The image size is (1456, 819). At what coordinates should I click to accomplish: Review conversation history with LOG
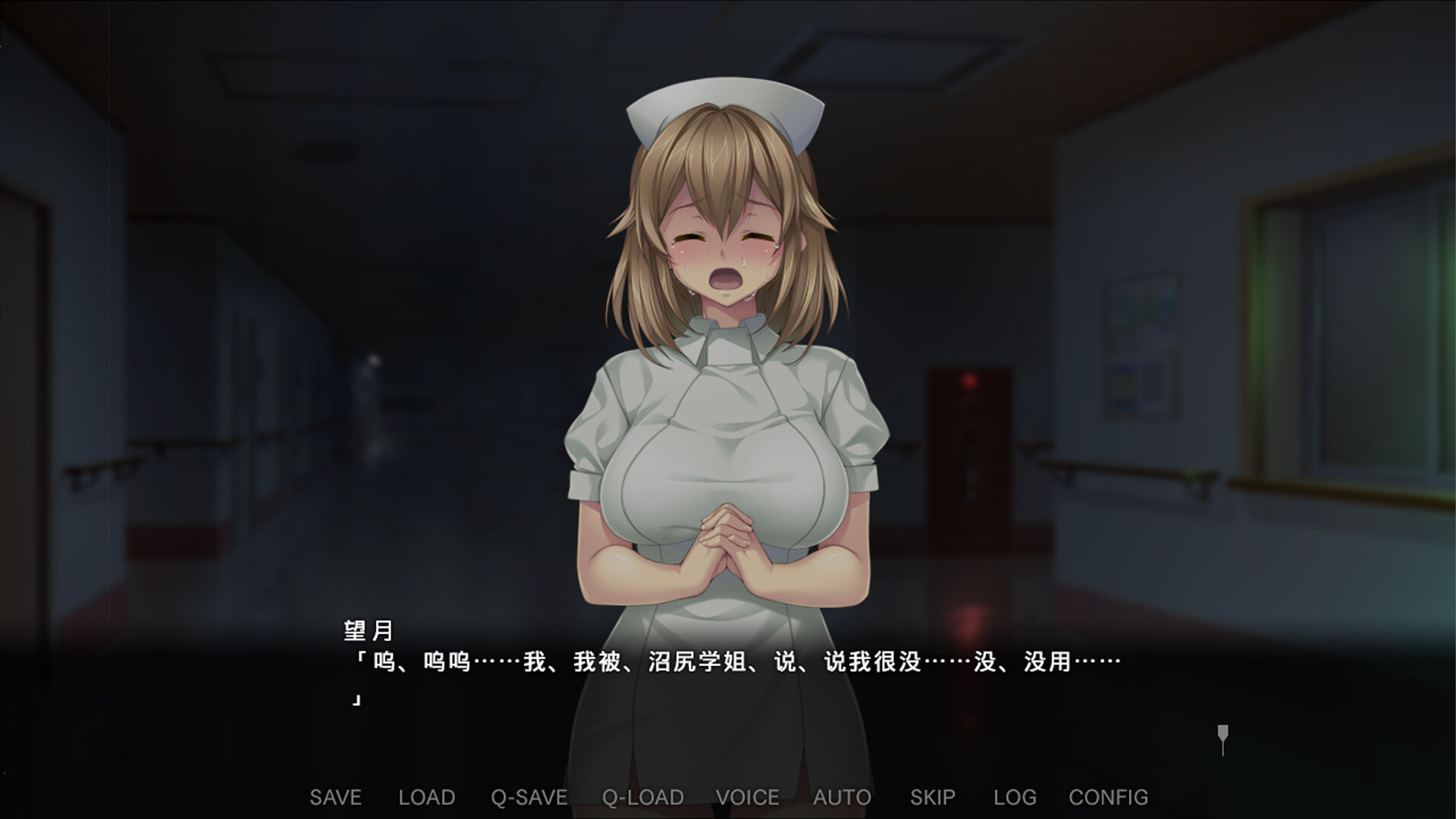(1015, 798)
